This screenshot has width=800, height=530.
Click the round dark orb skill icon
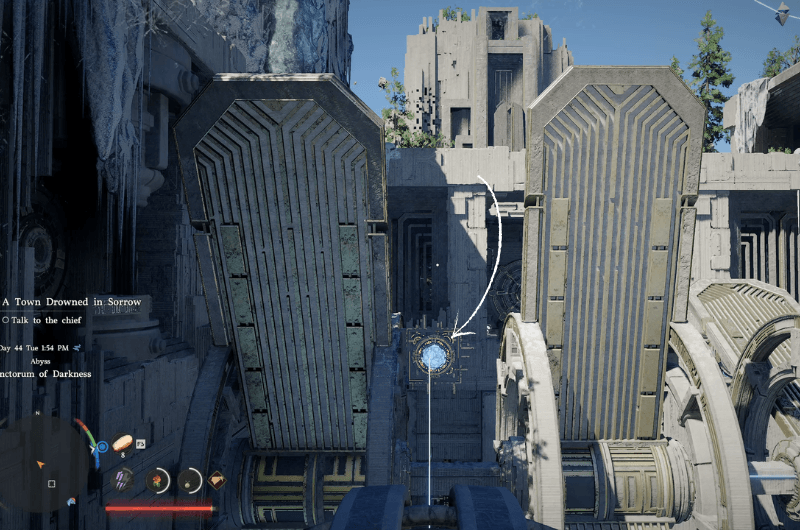point(187,481)
